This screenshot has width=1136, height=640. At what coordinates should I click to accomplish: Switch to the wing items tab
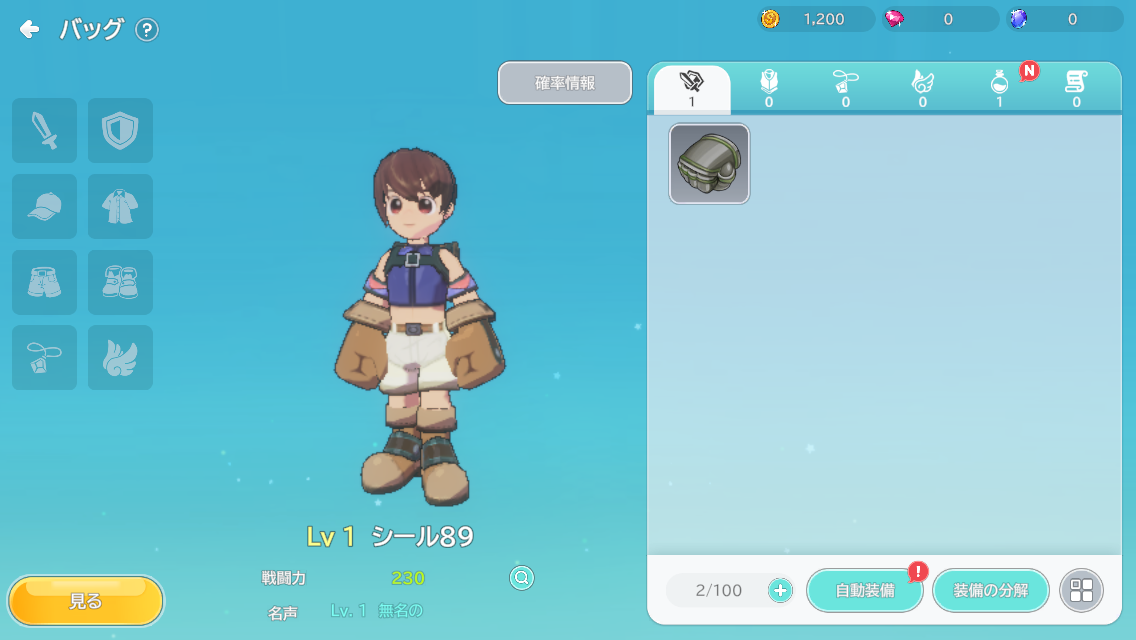(922, 89)
